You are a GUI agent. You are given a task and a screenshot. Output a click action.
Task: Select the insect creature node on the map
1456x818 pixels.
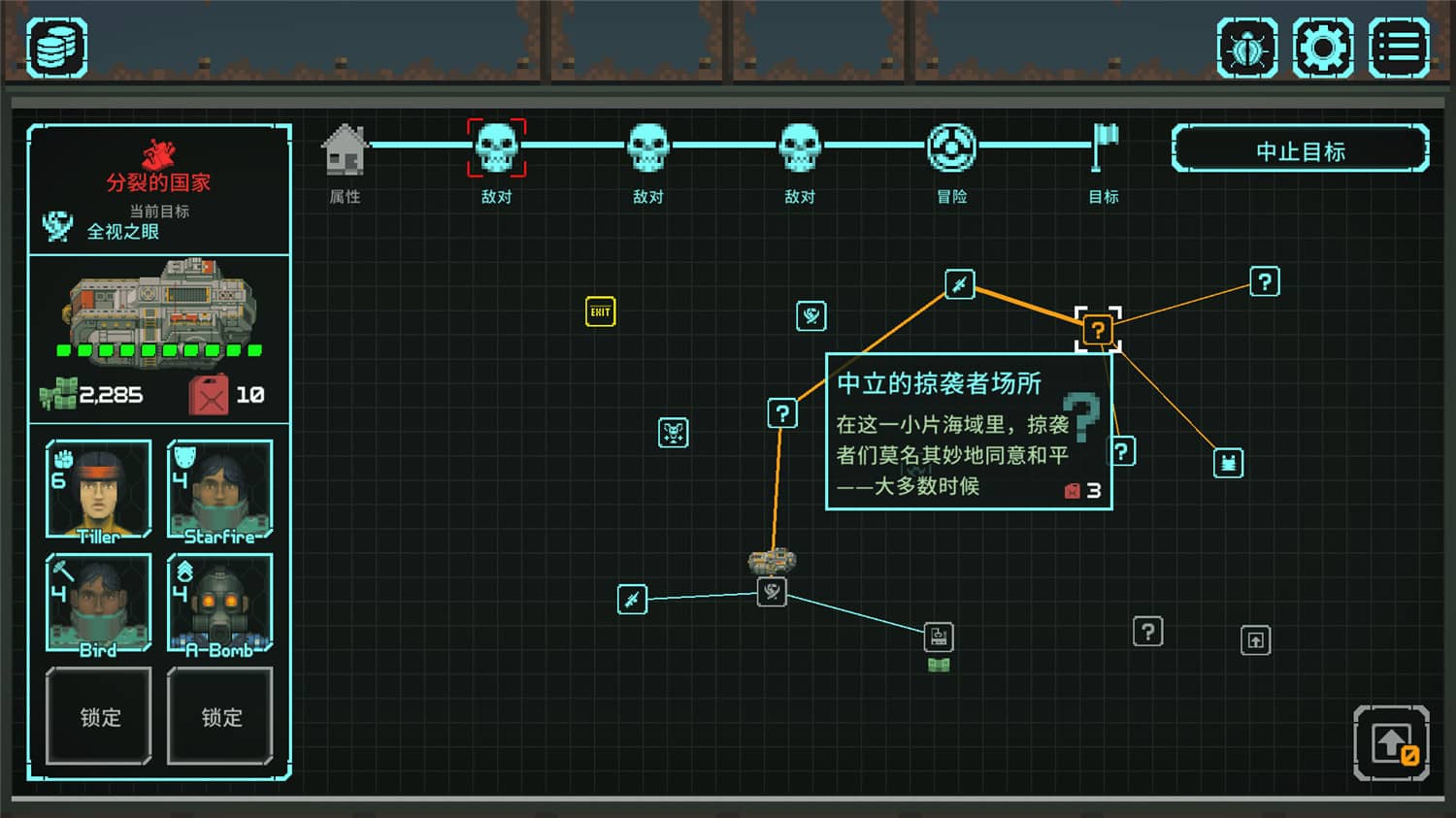tap(672, 434)
